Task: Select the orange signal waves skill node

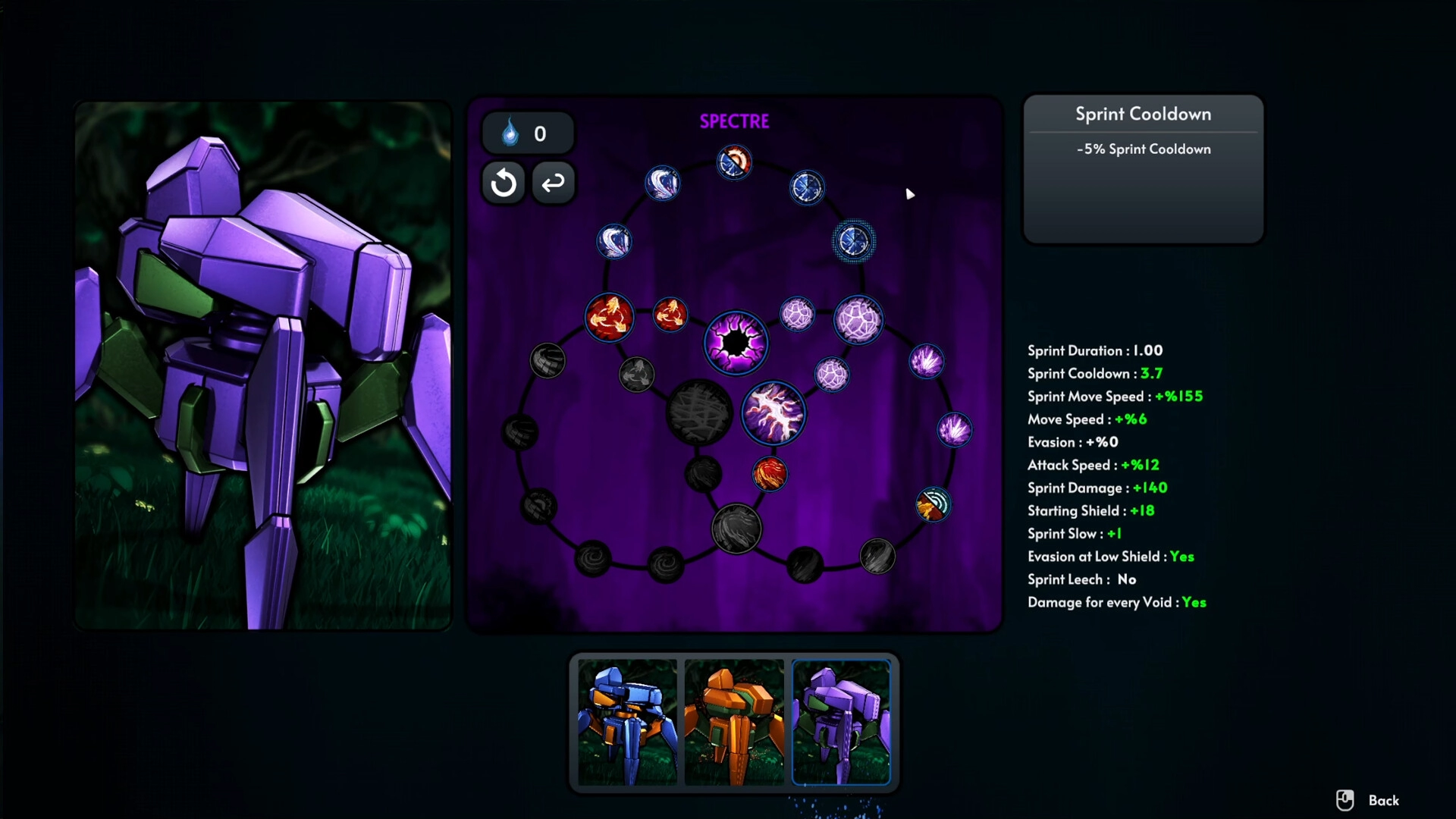Action: (x=933, y=505)
